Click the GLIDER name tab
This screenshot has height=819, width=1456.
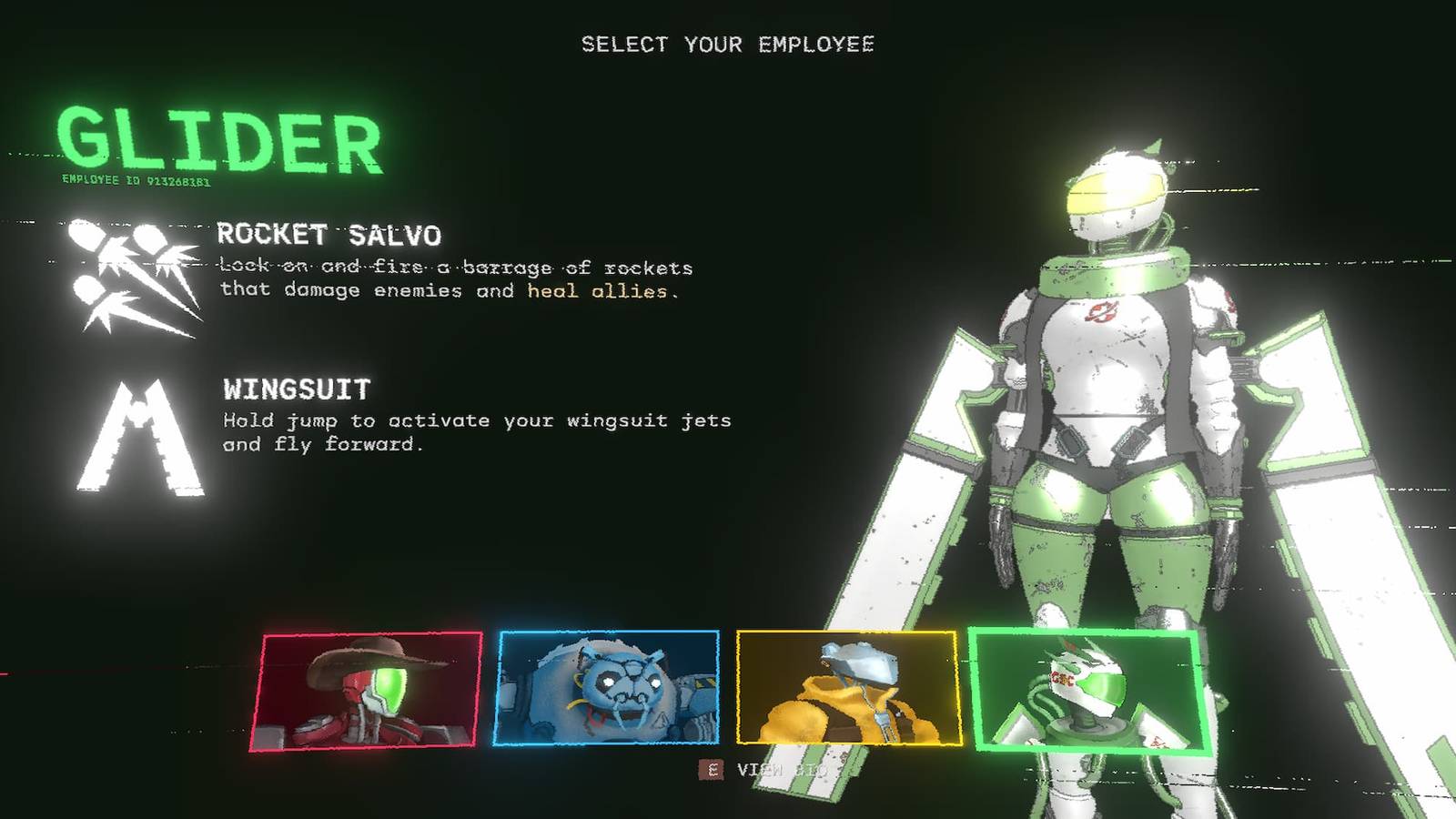pyautogui.click(x=217, y=141)
